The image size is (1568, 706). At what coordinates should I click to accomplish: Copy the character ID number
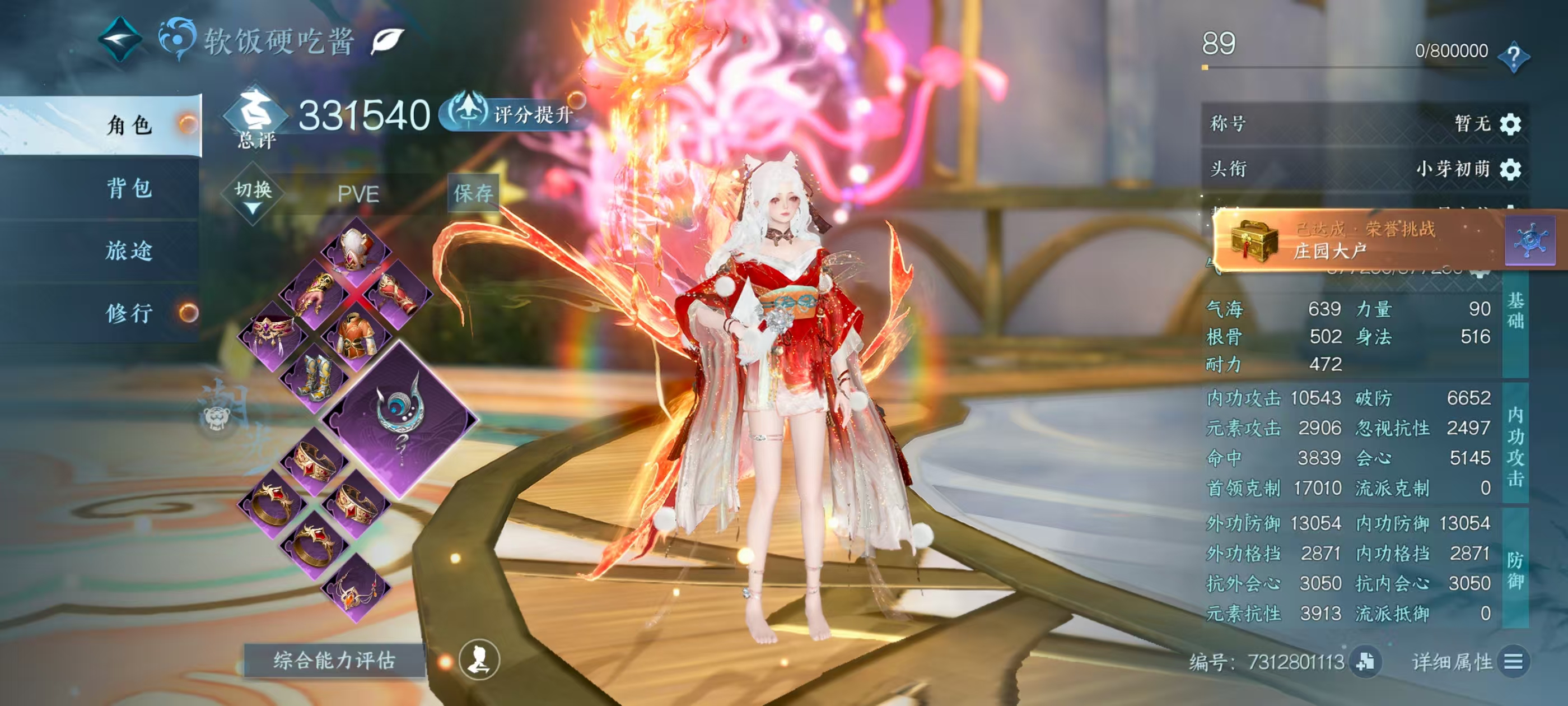point(1365,662)
